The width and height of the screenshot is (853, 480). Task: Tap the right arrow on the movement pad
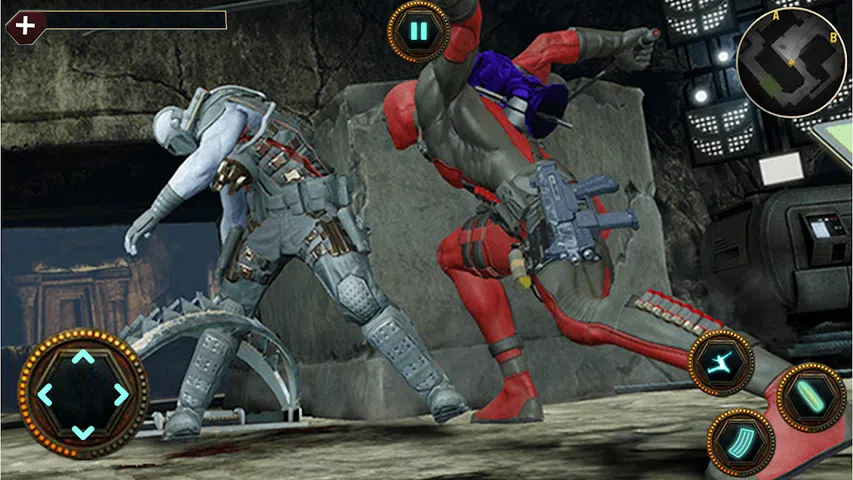coord(121,394)
